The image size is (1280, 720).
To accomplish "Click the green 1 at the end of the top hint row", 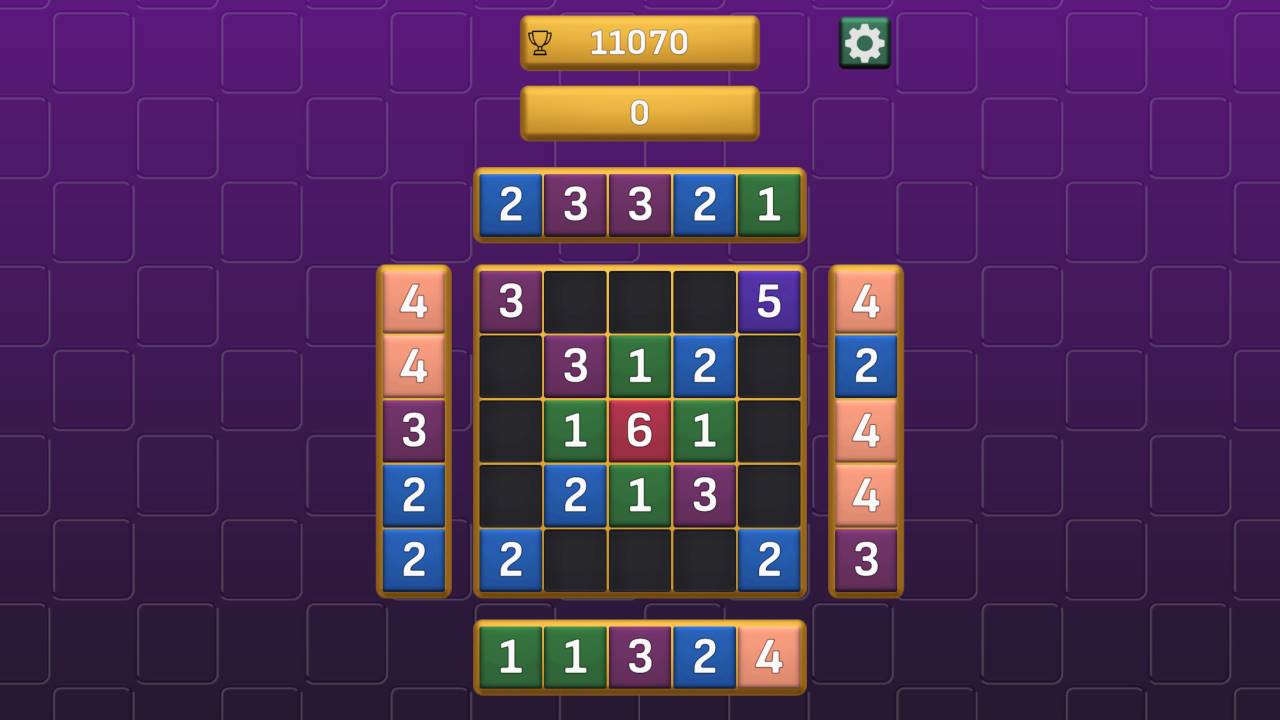I will tap(770, 206).
